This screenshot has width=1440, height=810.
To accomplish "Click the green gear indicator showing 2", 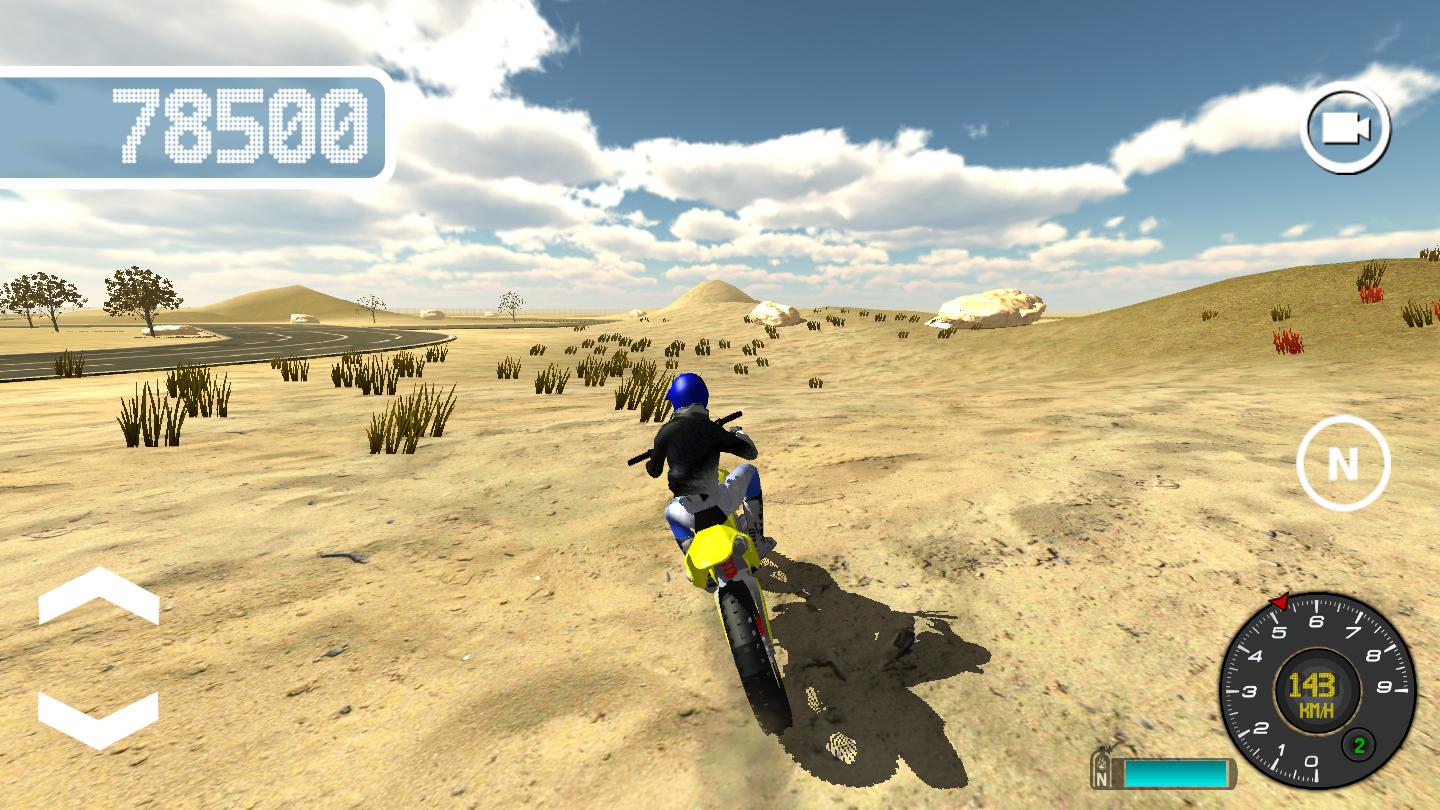I will coord(1357,744).
